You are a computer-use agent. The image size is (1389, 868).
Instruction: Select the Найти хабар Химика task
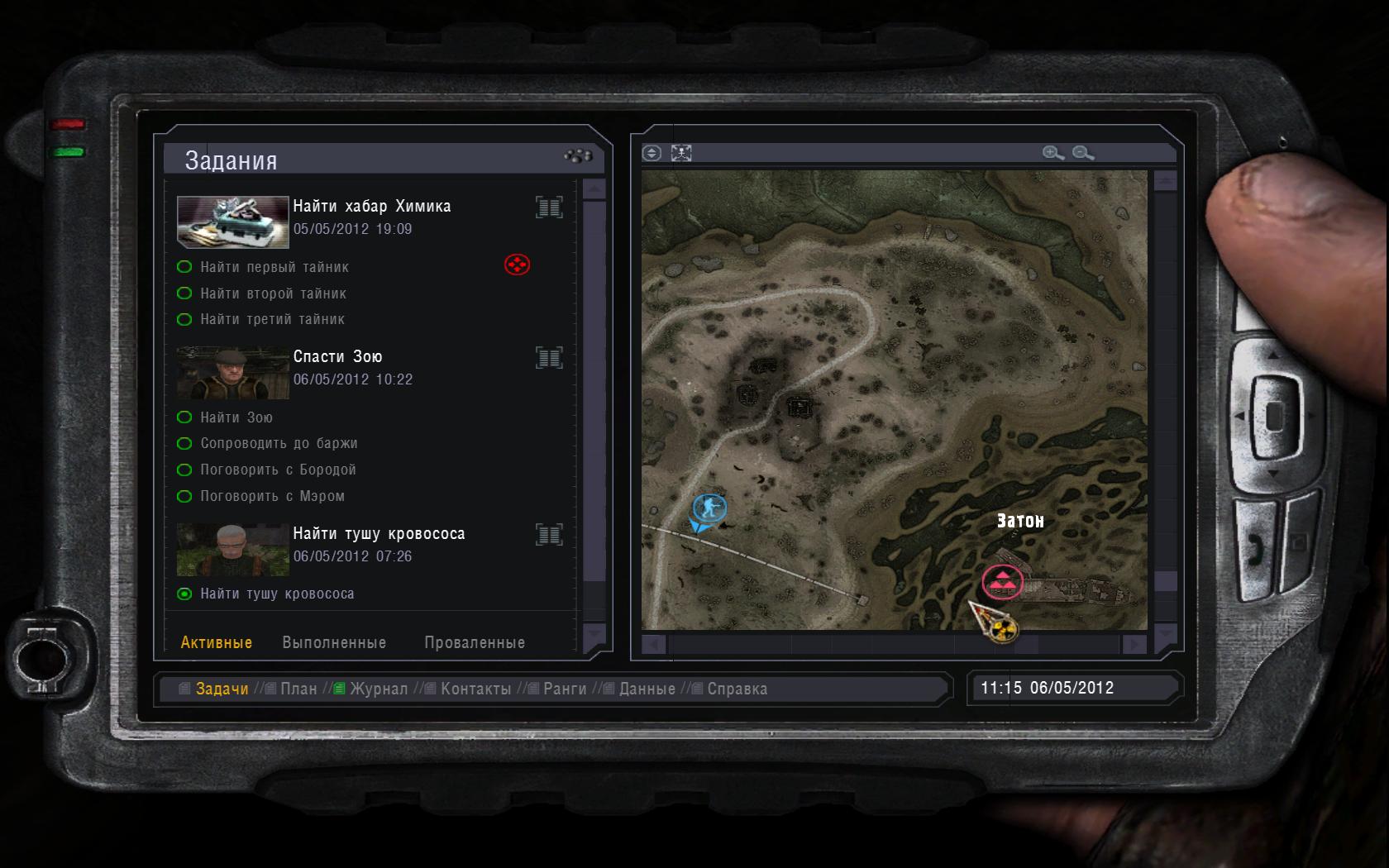(372, 206)
